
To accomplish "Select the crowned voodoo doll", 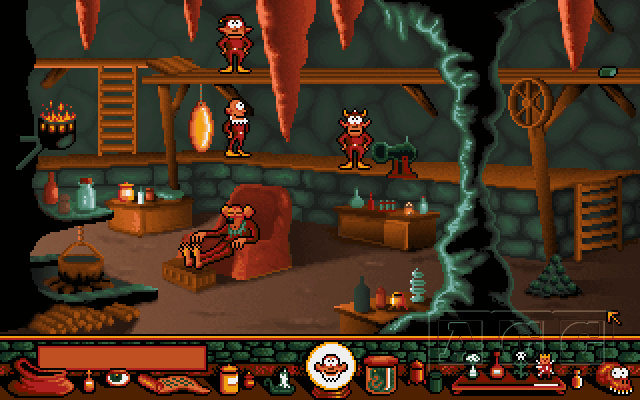I will pyautogui.click(x=544, y=365).
